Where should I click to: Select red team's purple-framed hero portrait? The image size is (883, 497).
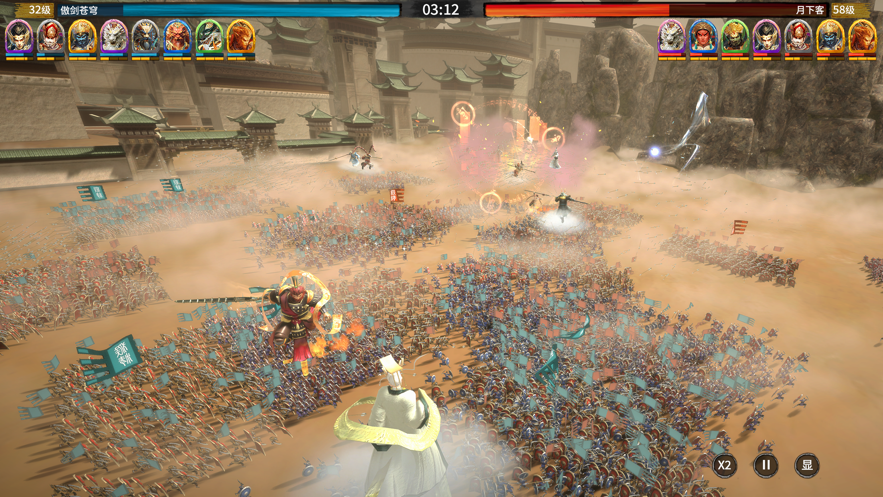767,38
